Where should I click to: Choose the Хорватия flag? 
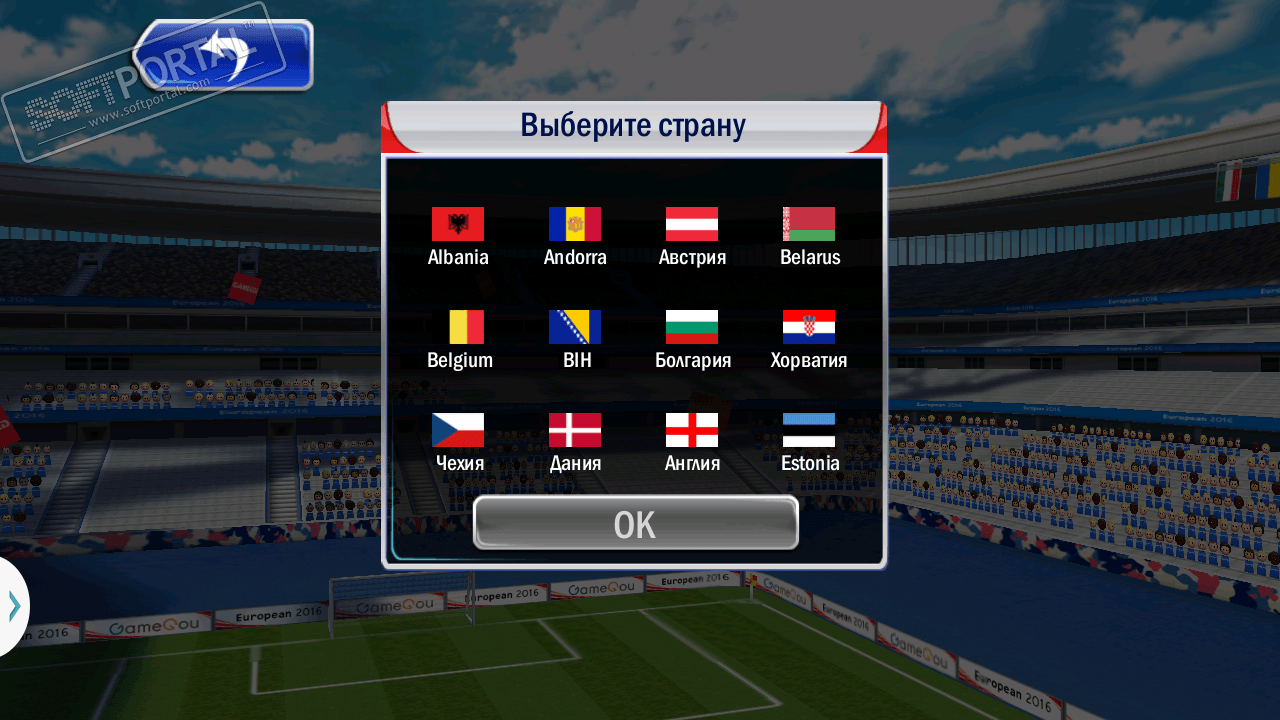coord(809,328)
